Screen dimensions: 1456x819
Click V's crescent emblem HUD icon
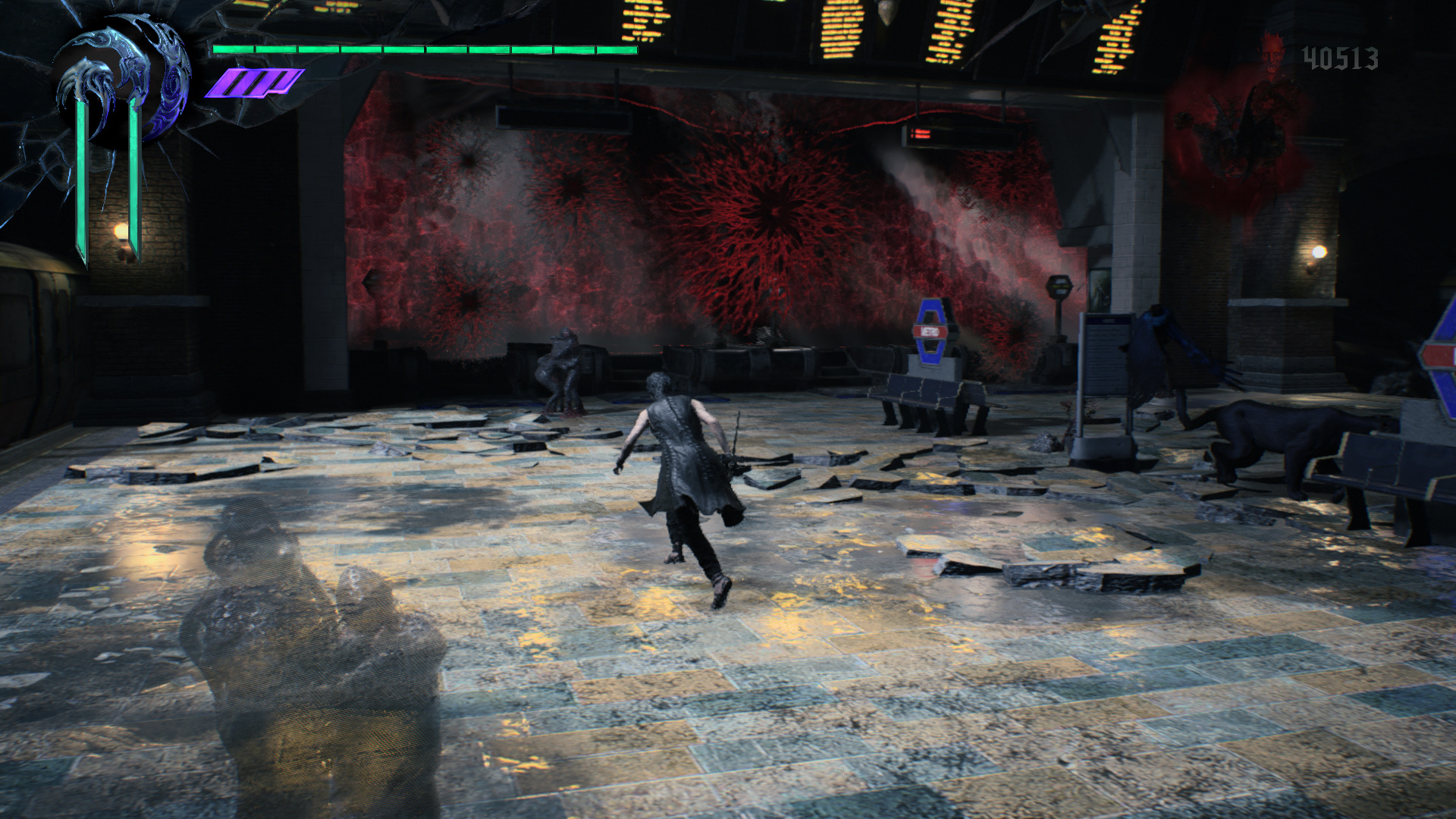click(121, 82)
